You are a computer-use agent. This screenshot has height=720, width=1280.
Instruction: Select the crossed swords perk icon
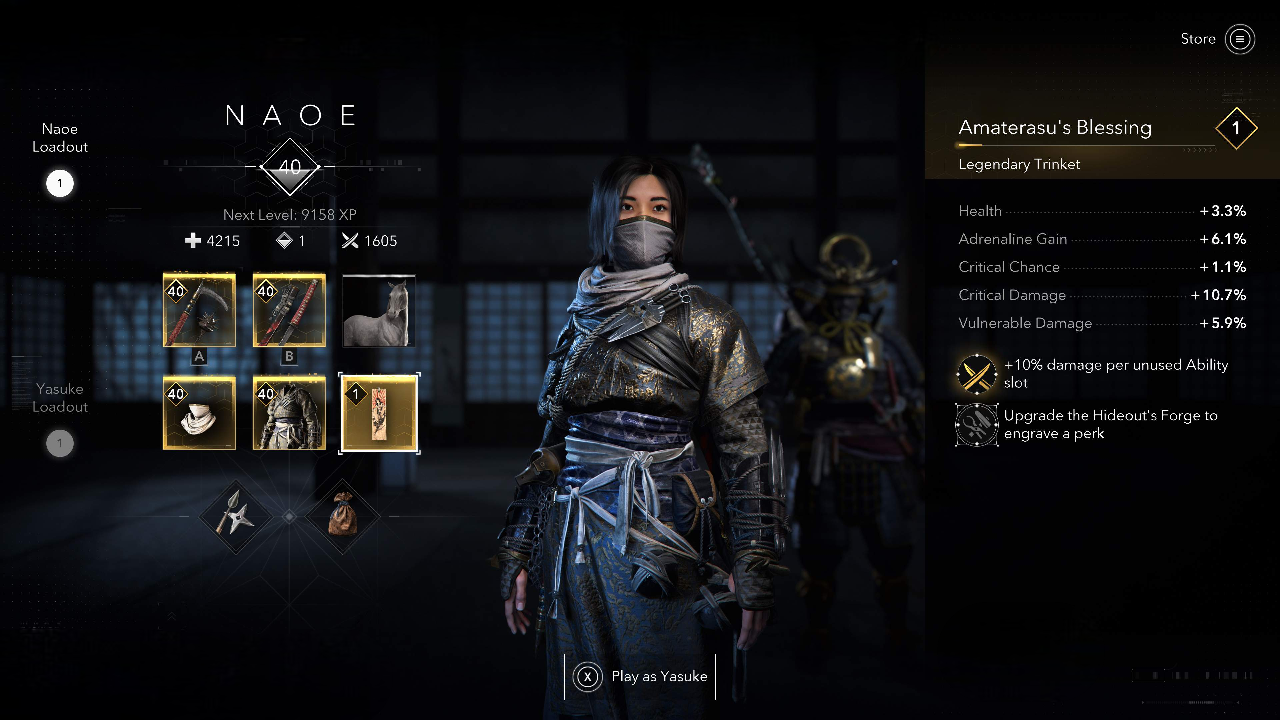coord(977,374)
